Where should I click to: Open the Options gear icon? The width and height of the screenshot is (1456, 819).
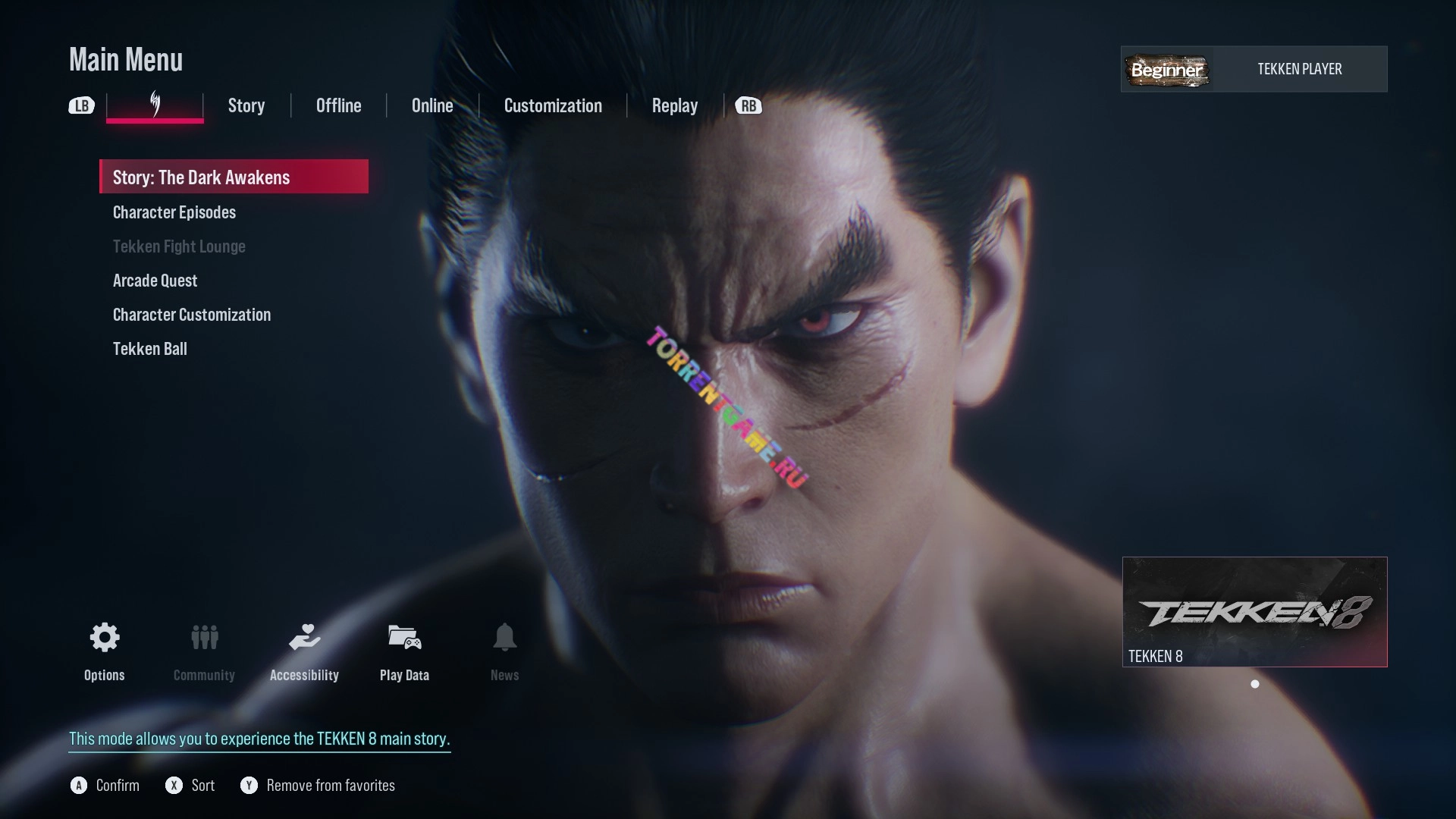105,638
